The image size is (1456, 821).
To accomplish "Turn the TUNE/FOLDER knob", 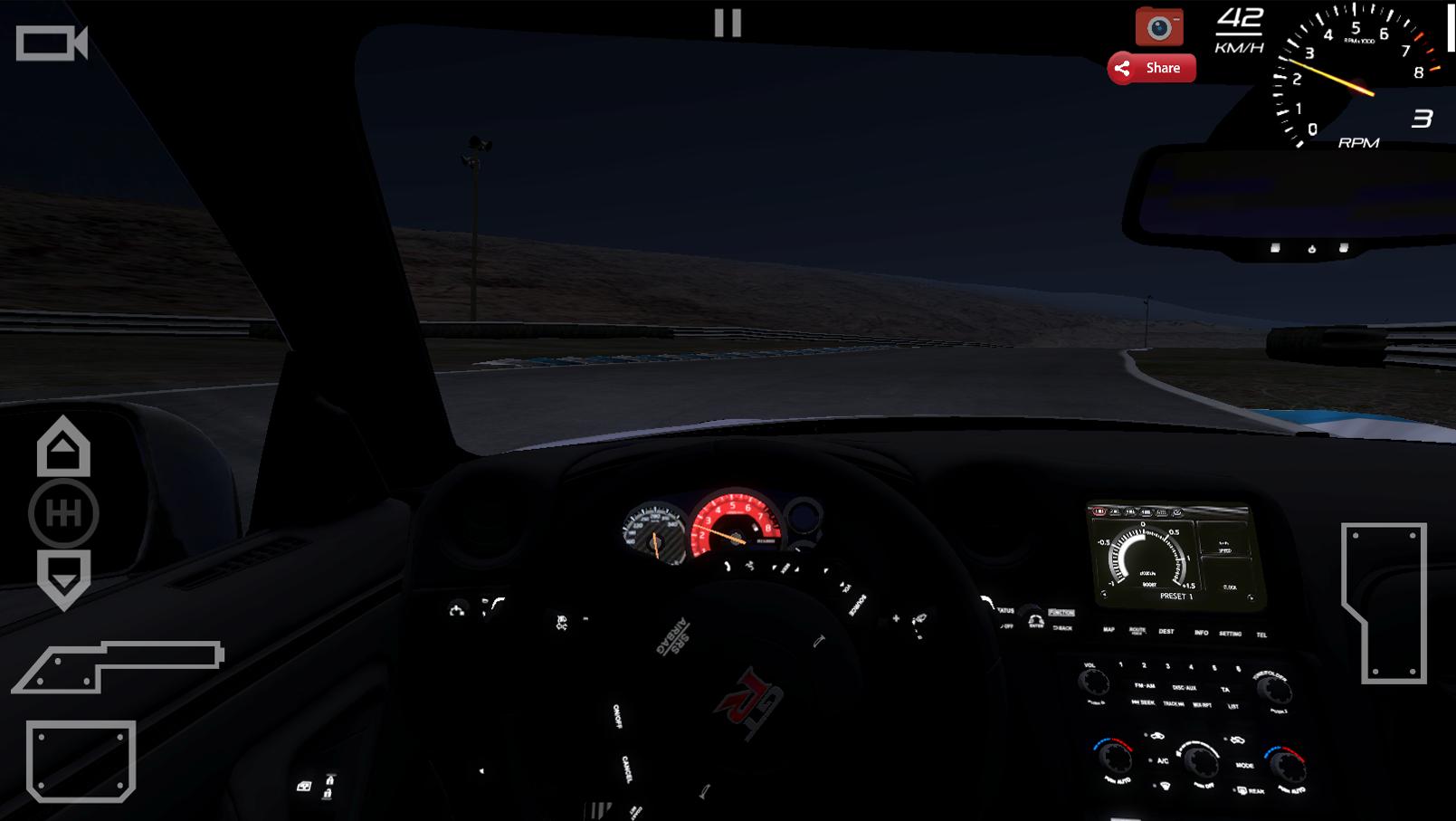I will [x=1273, y=689].
